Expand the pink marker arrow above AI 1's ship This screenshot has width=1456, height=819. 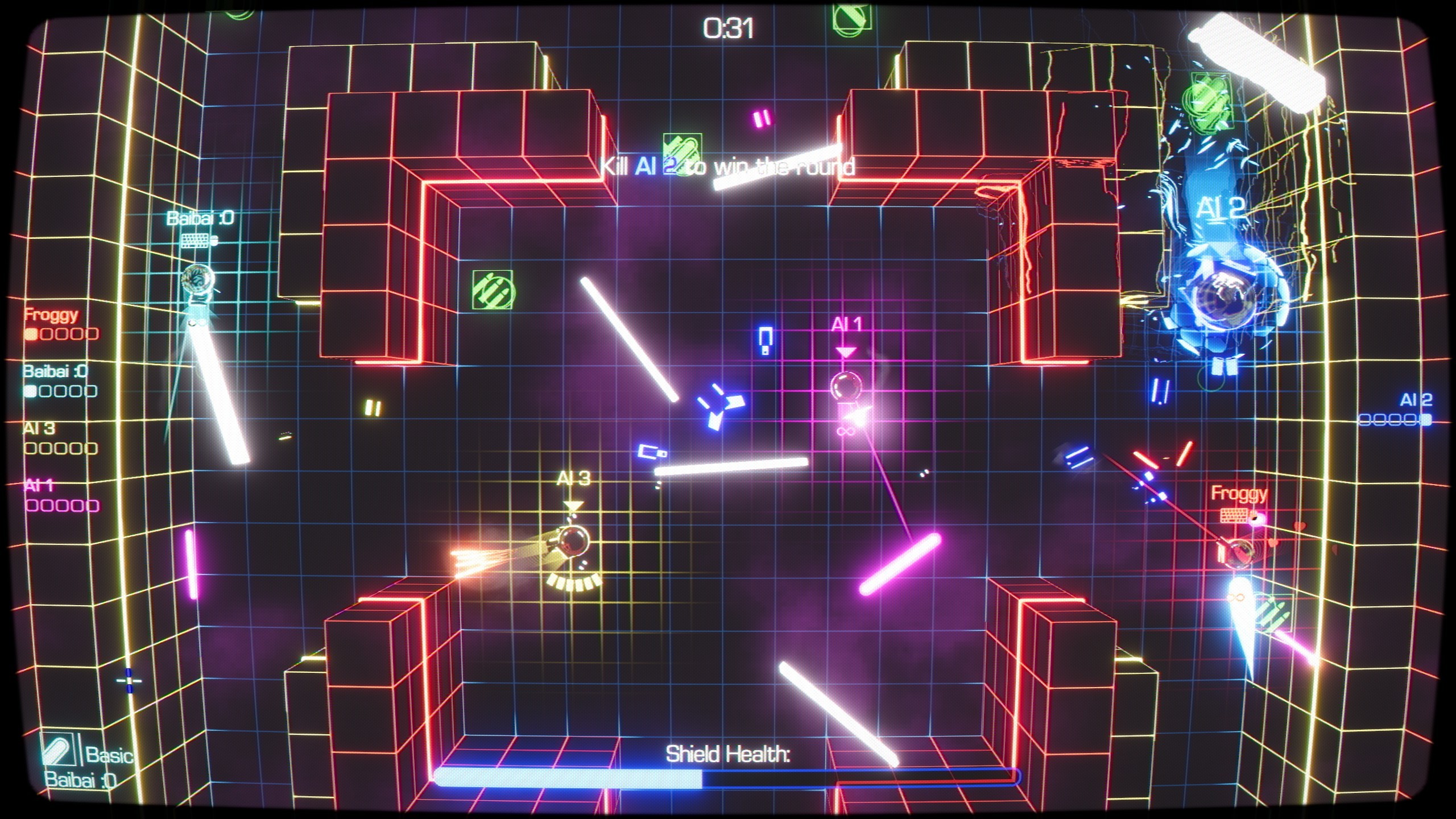click(x=846, y=351)
